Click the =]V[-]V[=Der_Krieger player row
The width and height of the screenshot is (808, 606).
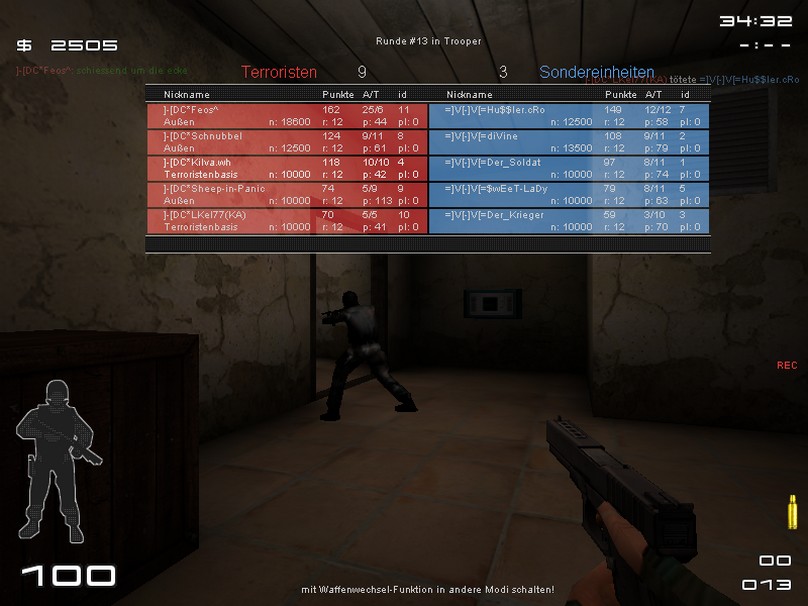(x=569, y=220)
